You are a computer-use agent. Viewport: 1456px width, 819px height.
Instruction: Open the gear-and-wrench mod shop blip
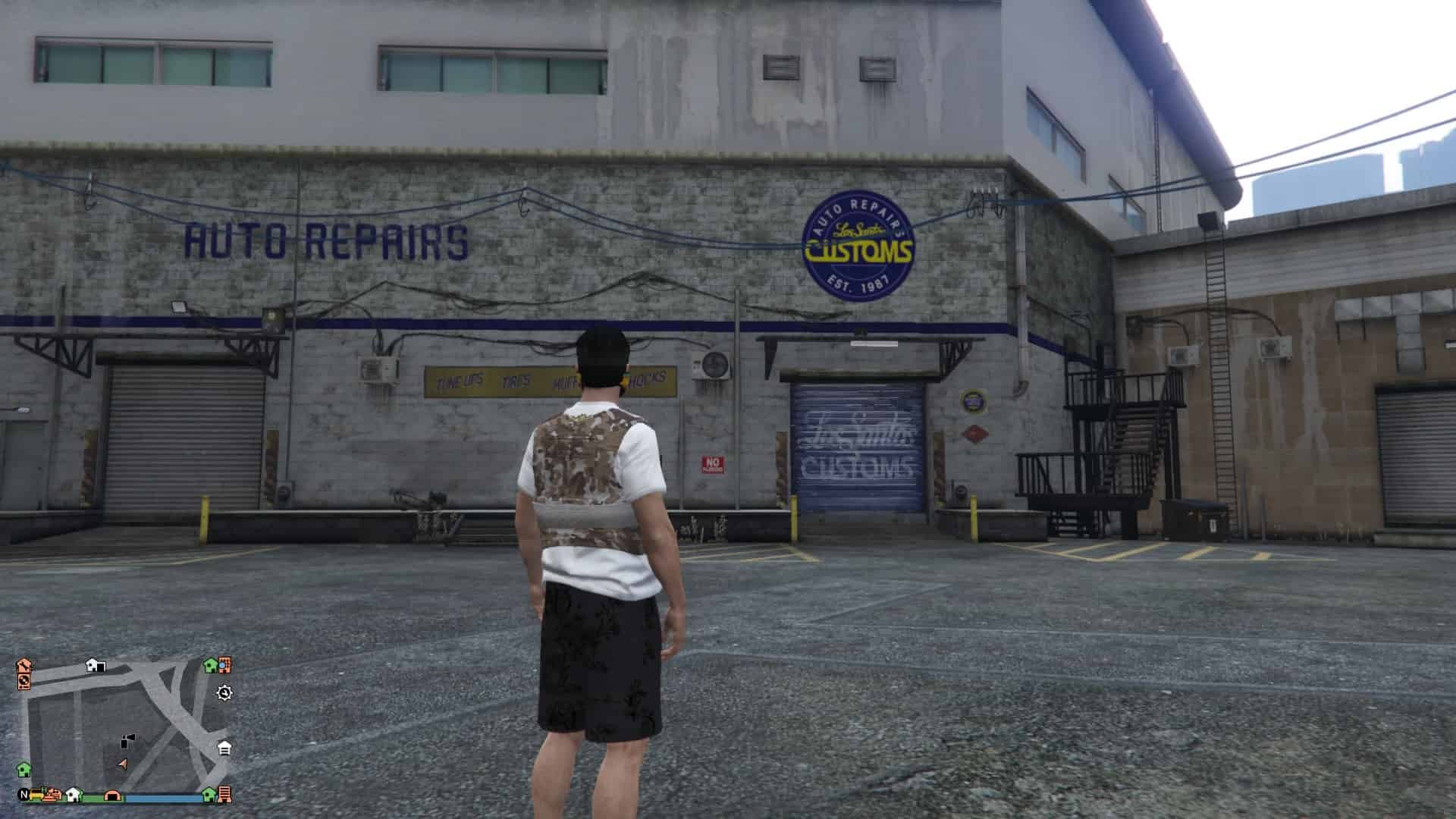click(x=224, y=693)
